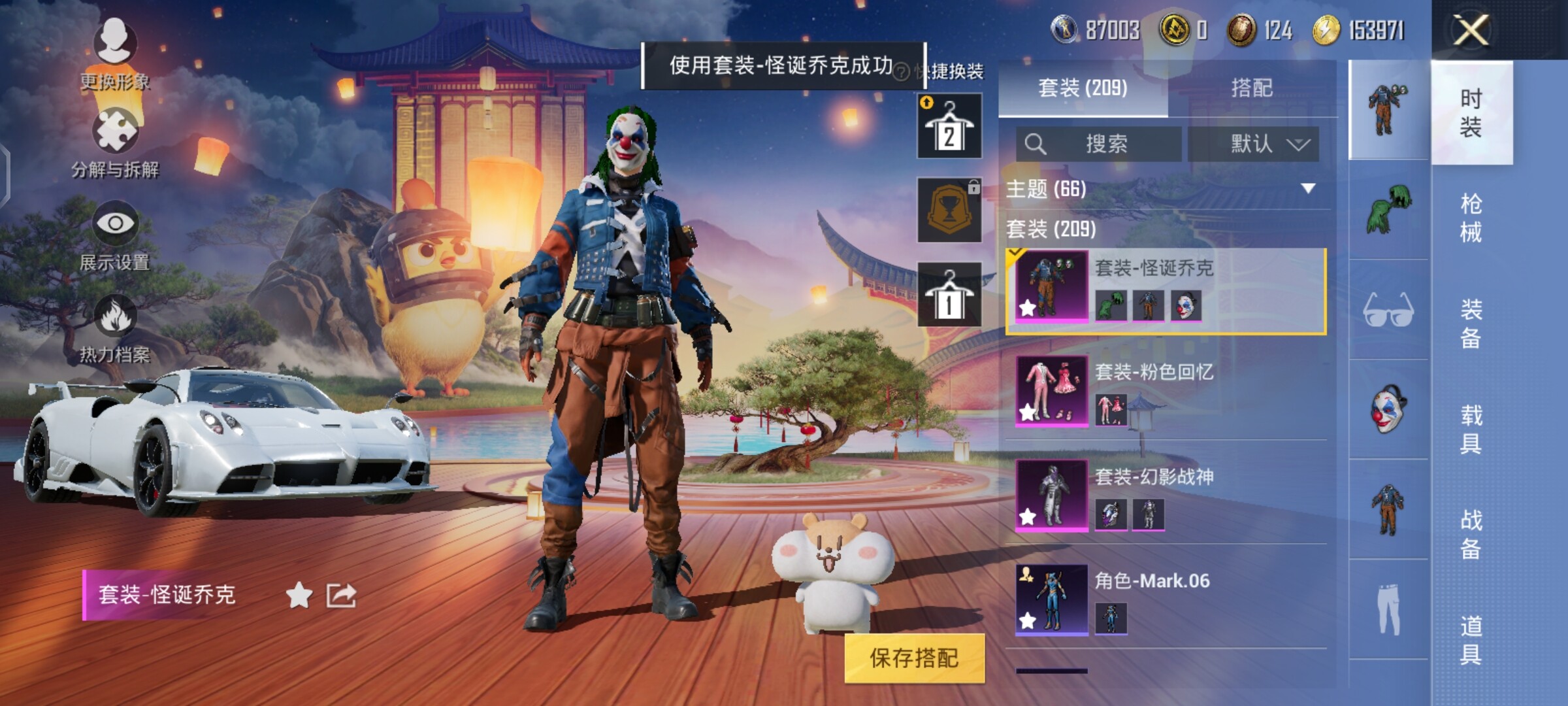The image size is (1568, 706).
Task: Select the glasses equipment slot
Action: (x=1388, y=310)
